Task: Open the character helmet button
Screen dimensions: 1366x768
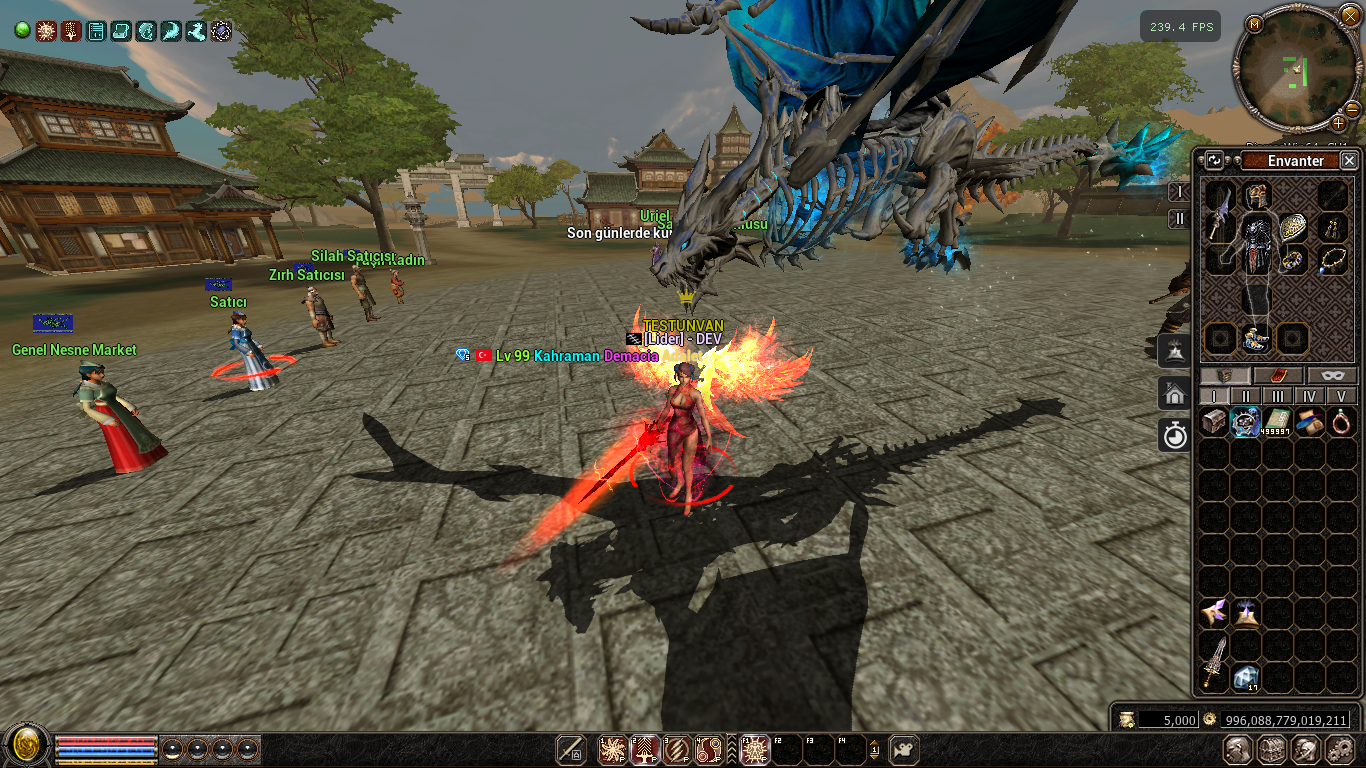Action: click(x=1239, y=750)
